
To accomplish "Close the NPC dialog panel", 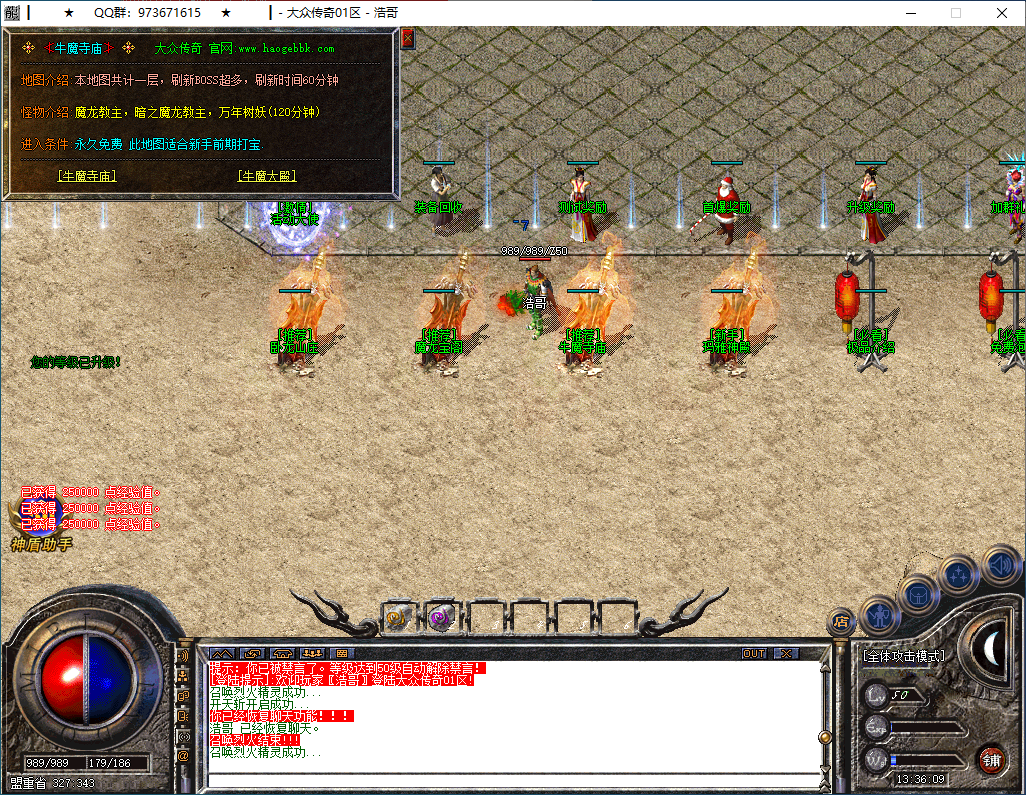I will coord(407,39).
